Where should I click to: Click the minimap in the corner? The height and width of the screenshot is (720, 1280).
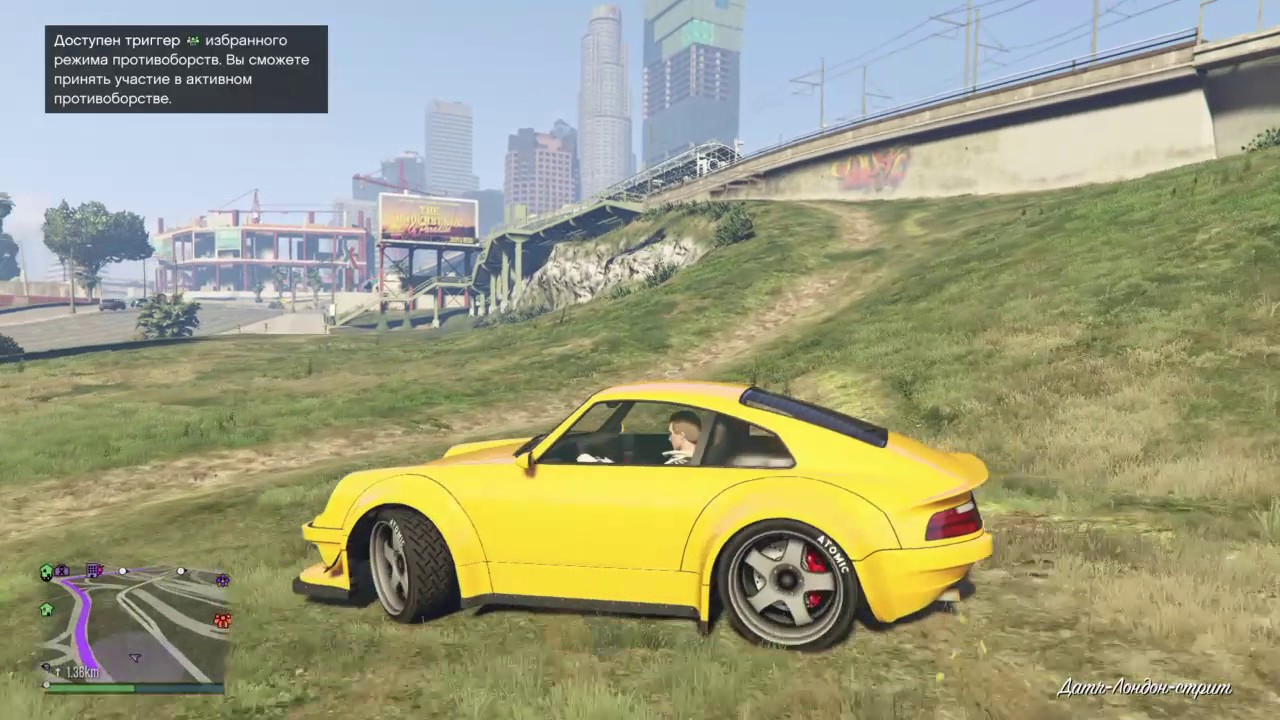point(134,627)
